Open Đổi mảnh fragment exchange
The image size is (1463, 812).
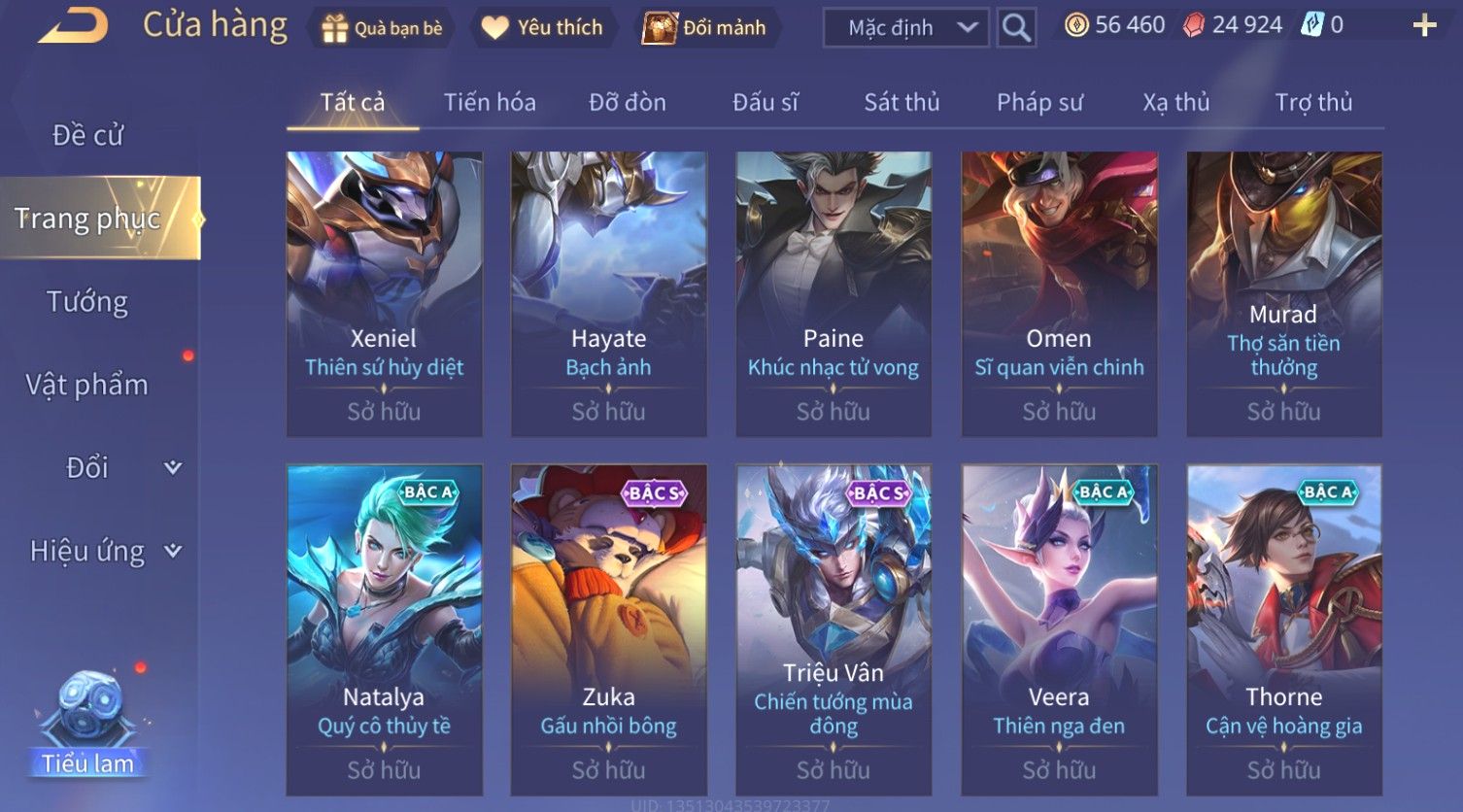point(705,28)
